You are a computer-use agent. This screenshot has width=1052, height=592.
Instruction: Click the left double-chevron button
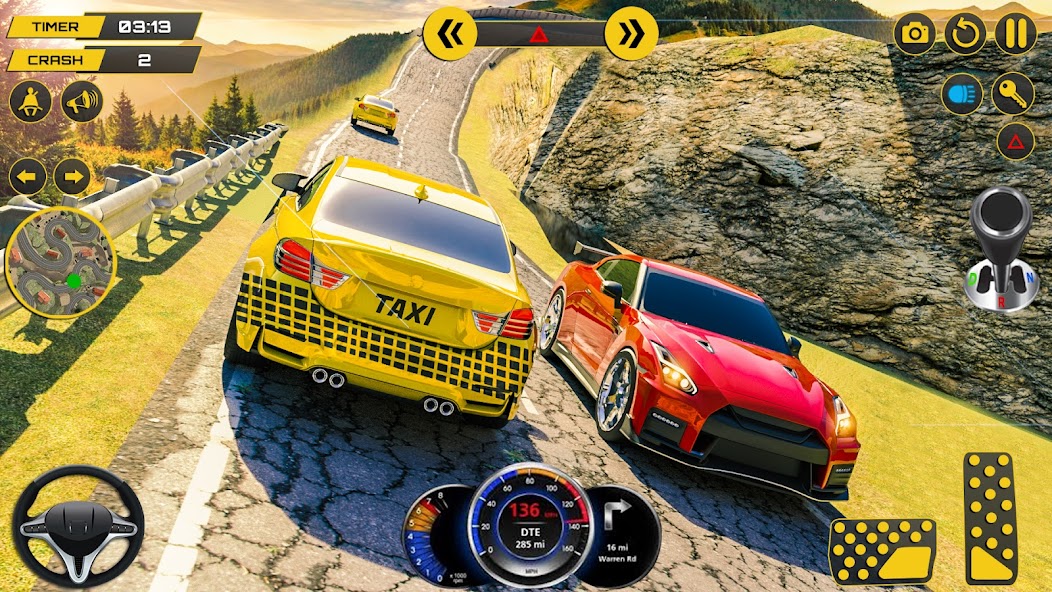[449, 34]
